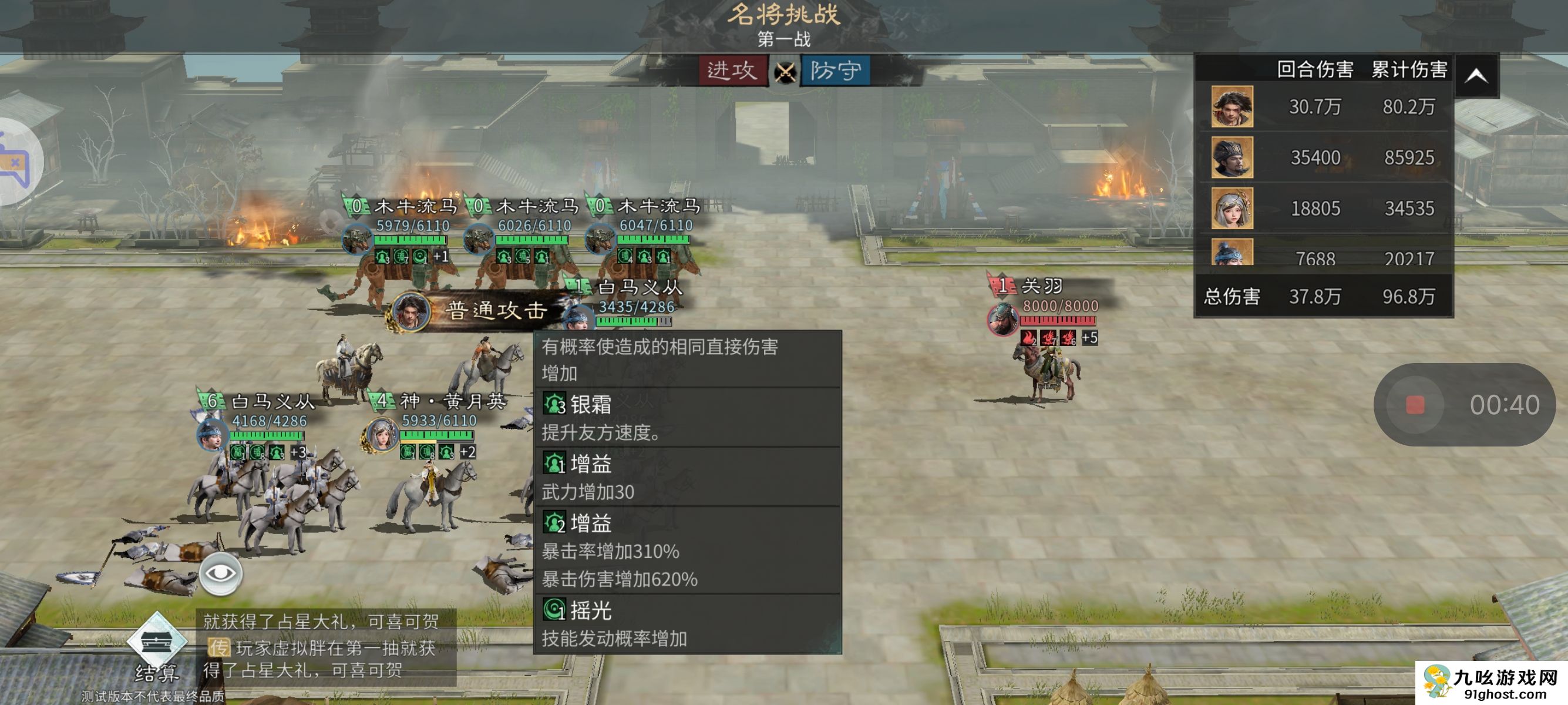Stop the screen recording
The height and width of the screenshot is (705, 1568).
(1415, 405)
